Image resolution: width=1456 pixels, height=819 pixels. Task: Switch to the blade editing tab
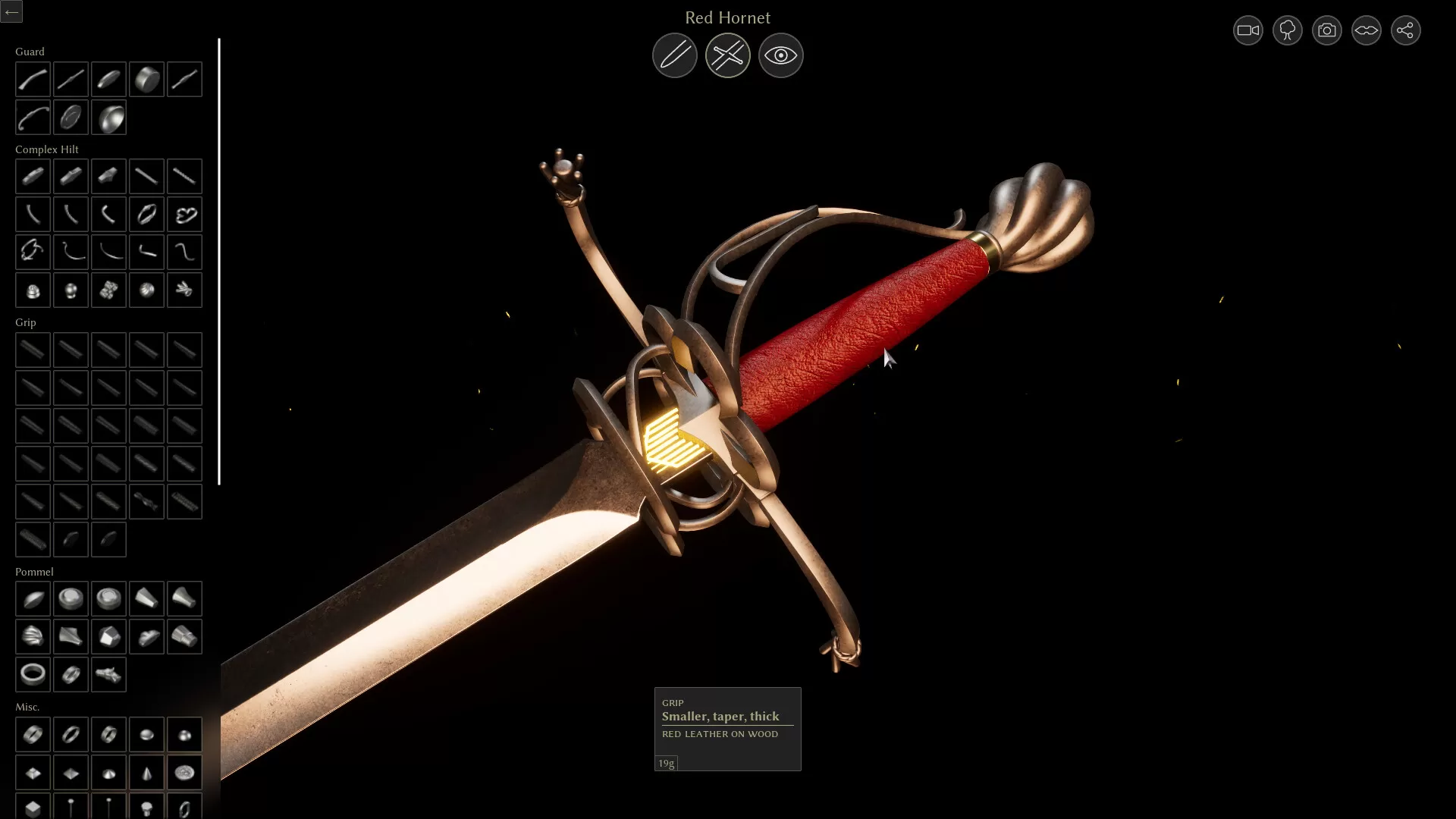point(674,55)
